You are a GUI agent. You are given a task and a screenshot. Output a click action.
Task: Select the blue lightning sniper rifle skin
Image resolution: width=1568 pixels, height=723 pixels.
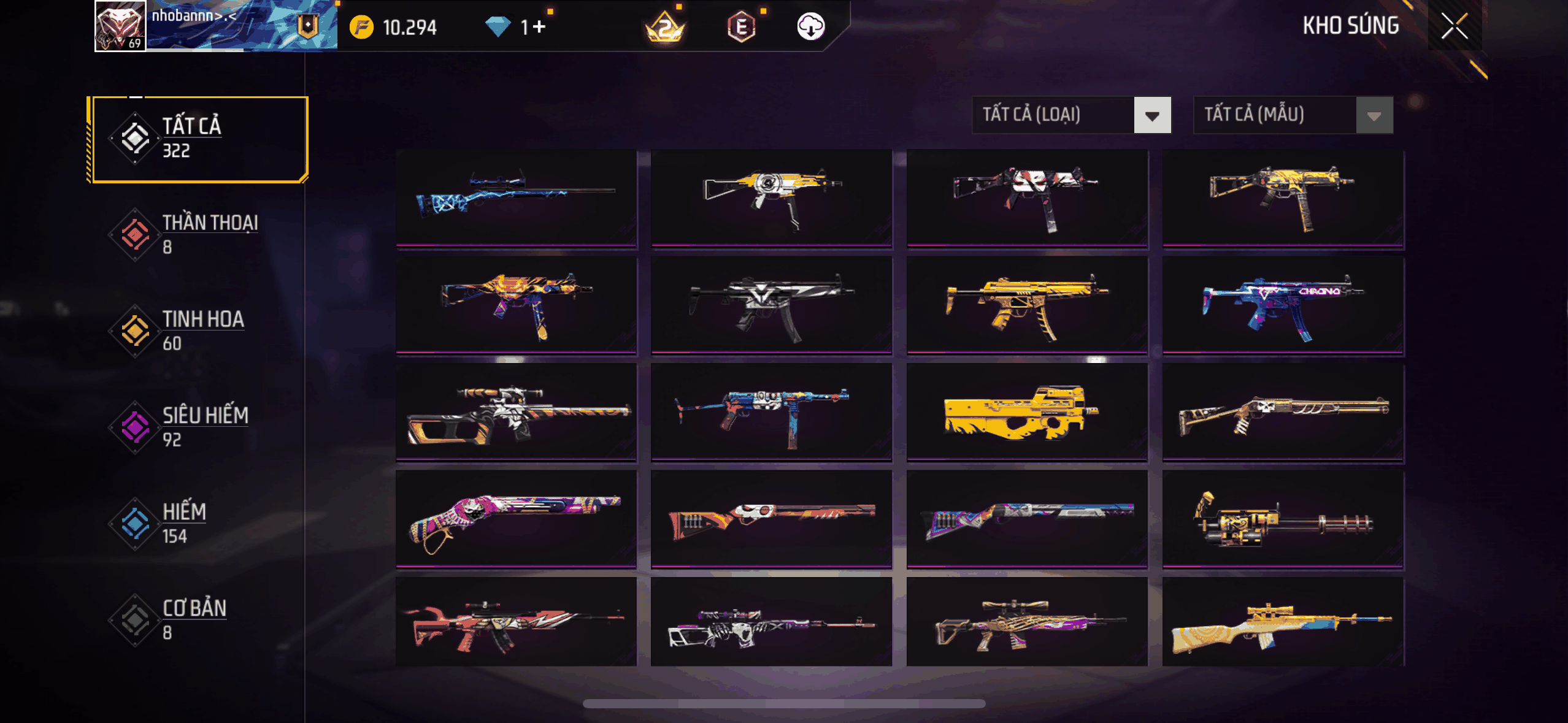click(517, 197)
